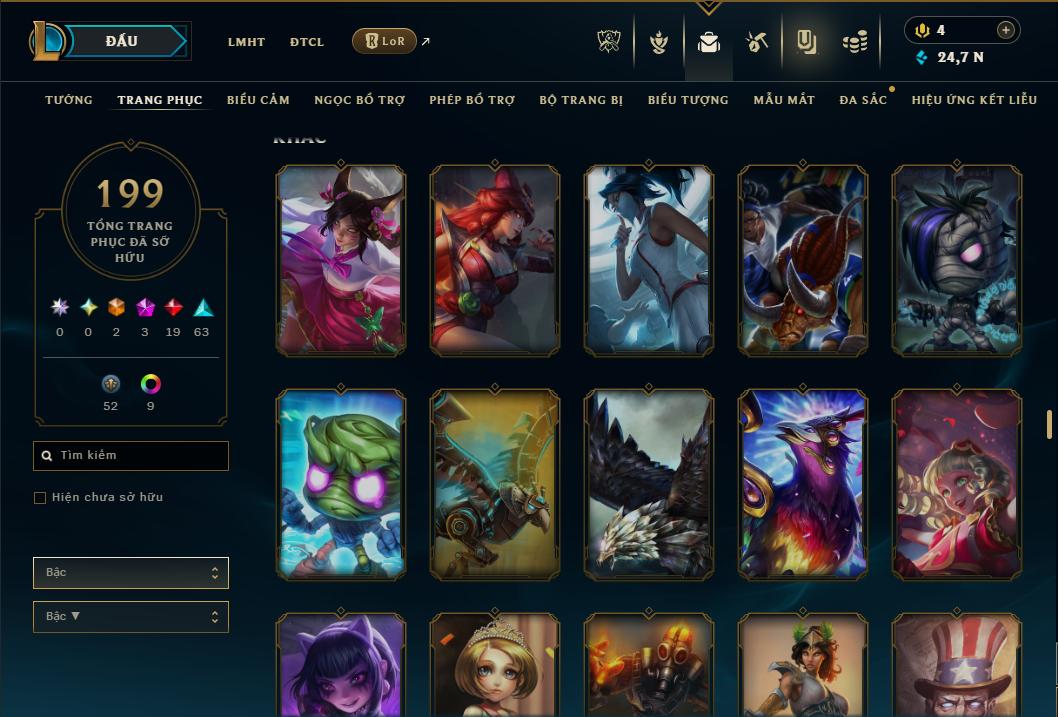Open the NGỌC BỔ TRỢ tab
Viewport: 1058px width, 717px height.
coord(359,100)
